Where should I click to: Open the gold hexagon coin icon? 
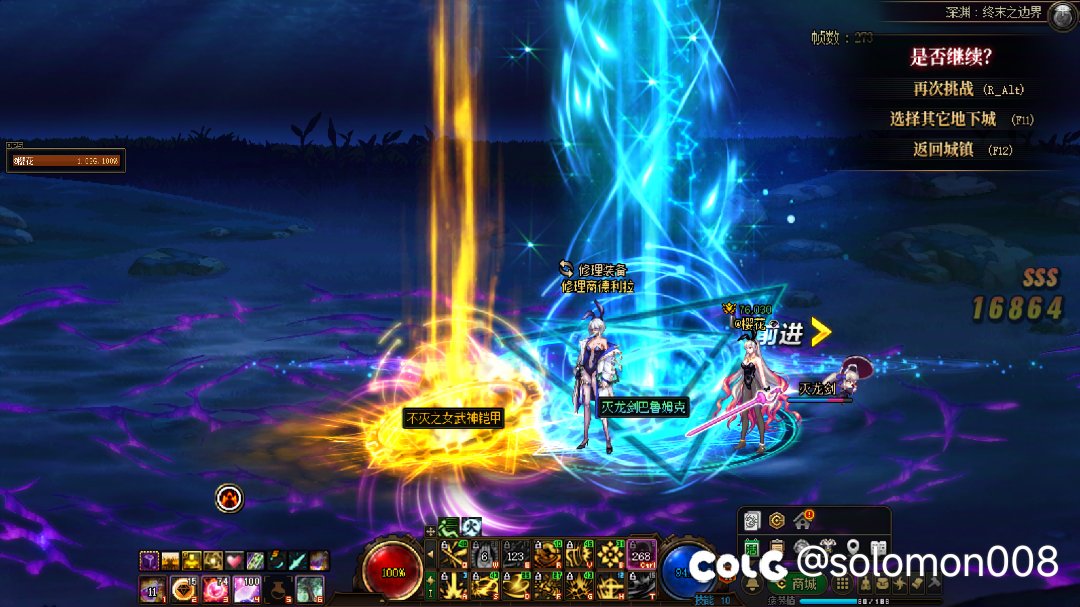(x=777, y=521)
